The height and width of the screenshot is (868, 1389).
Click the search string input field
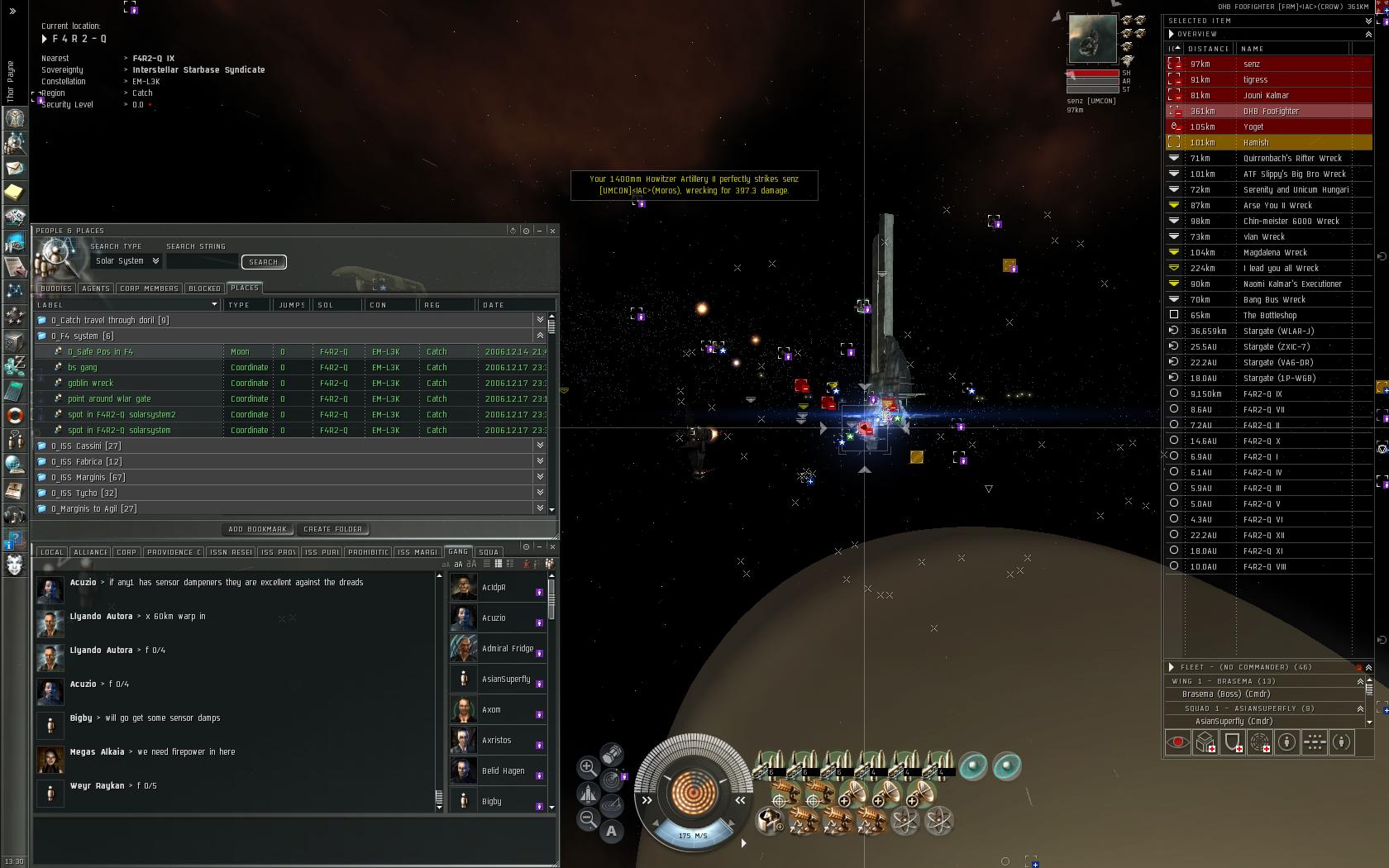tap(202, 262)
